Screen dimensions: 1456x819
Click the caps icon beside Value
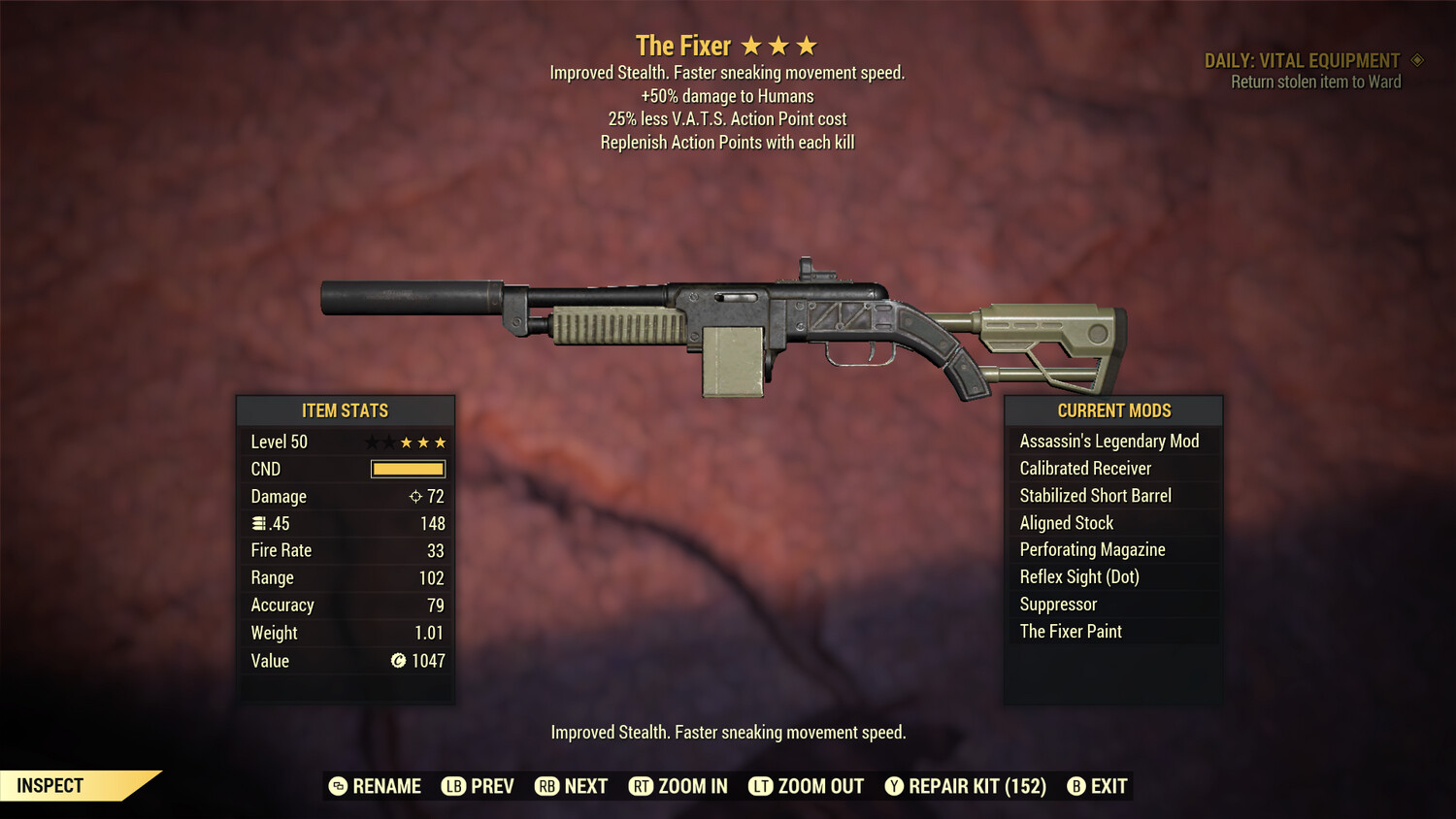[x=397, y=661]
